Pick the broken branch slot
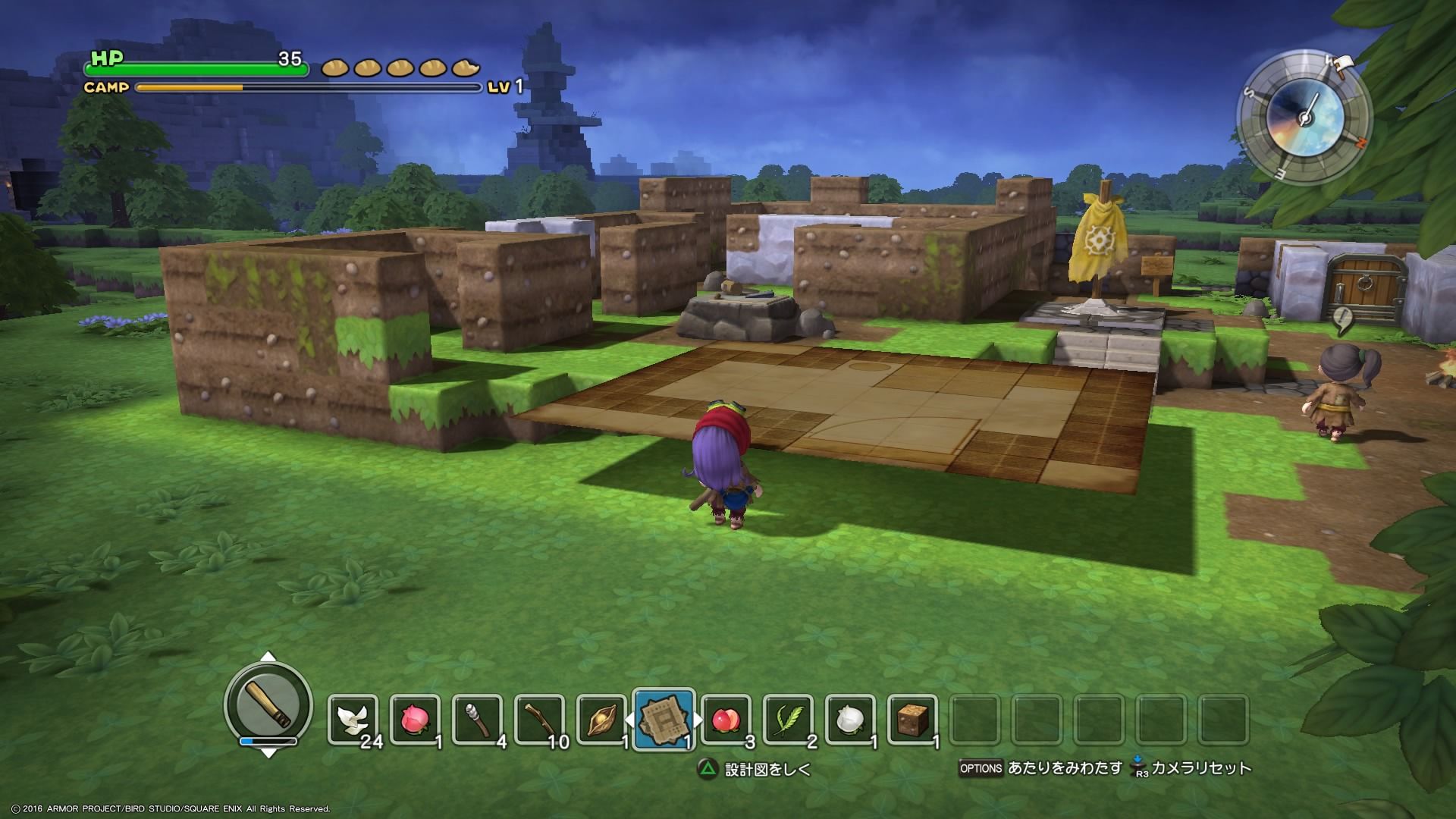Image resolution: width=1456 pixels, height=819 pixels. tap(540, 719)
